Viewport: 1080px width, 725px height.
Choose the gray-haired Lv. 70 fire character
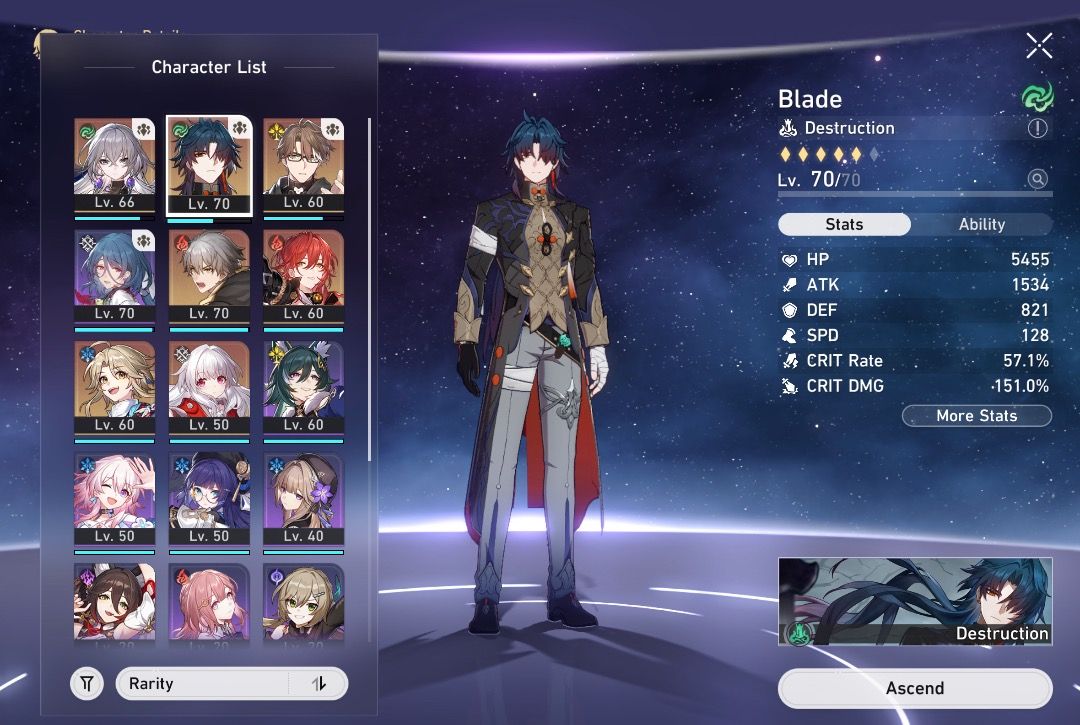tap(209, 275)
